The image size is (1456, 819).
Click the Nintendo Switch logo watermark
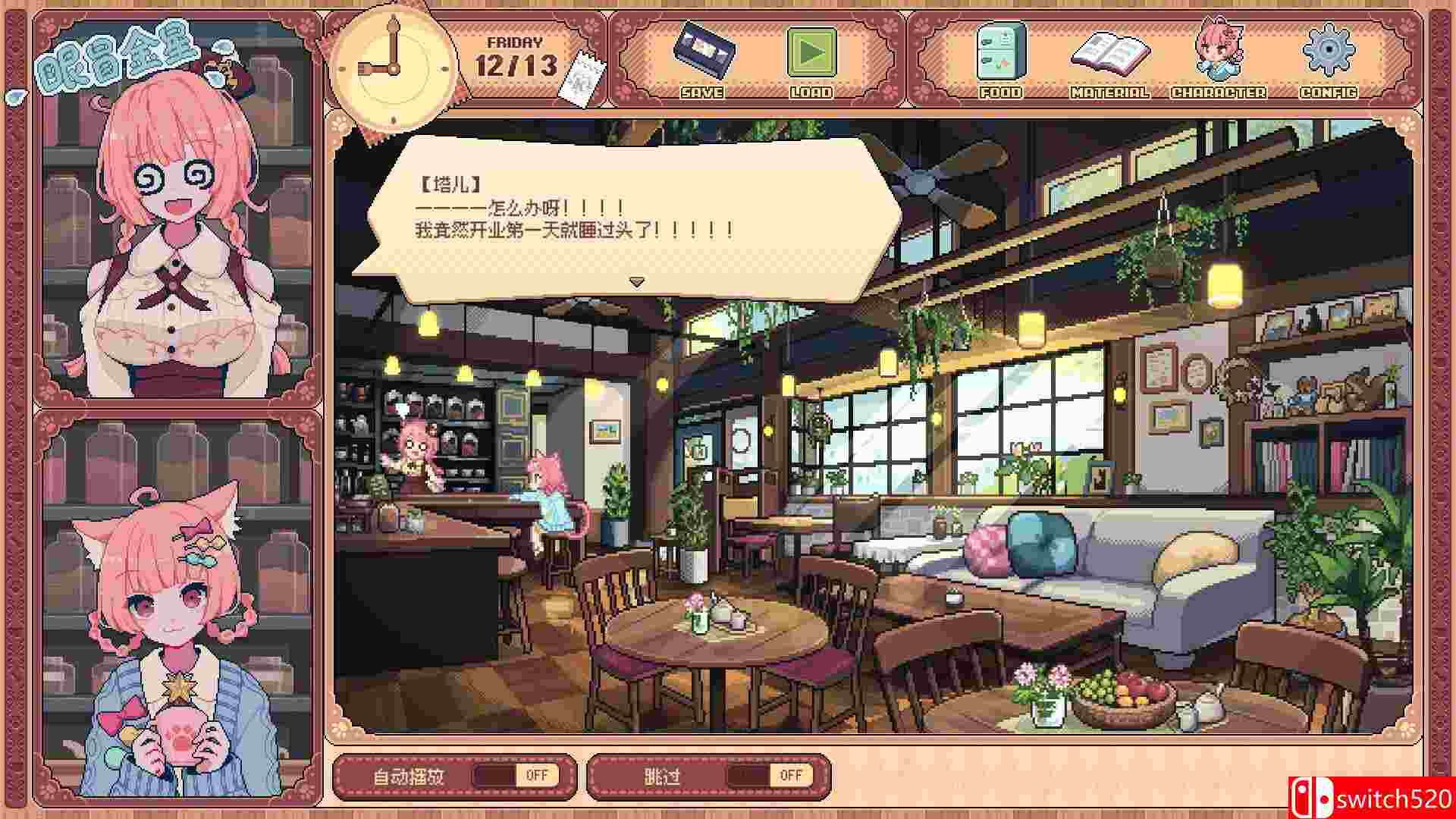click(1305, 795)
